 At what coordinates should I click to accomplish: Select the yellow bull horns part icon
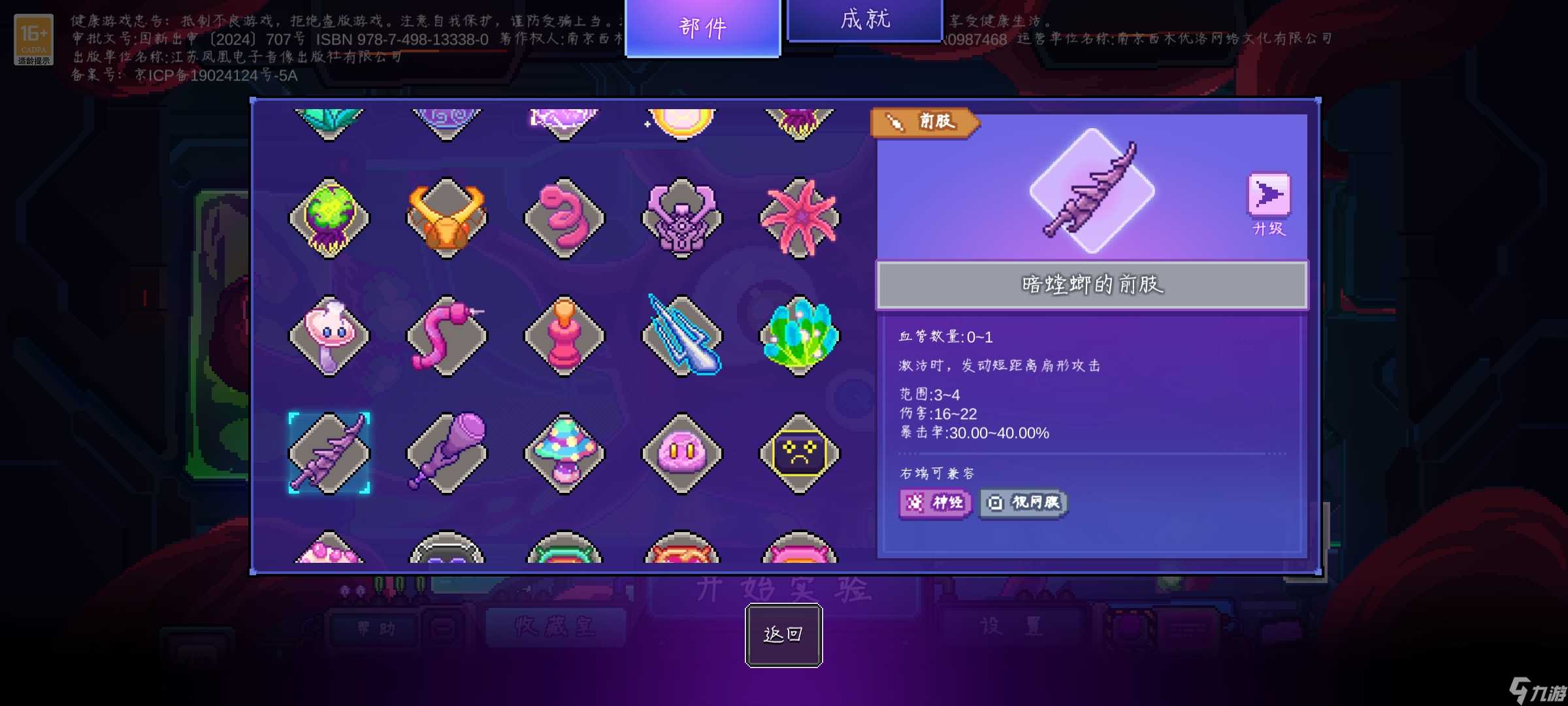[448, 218]
